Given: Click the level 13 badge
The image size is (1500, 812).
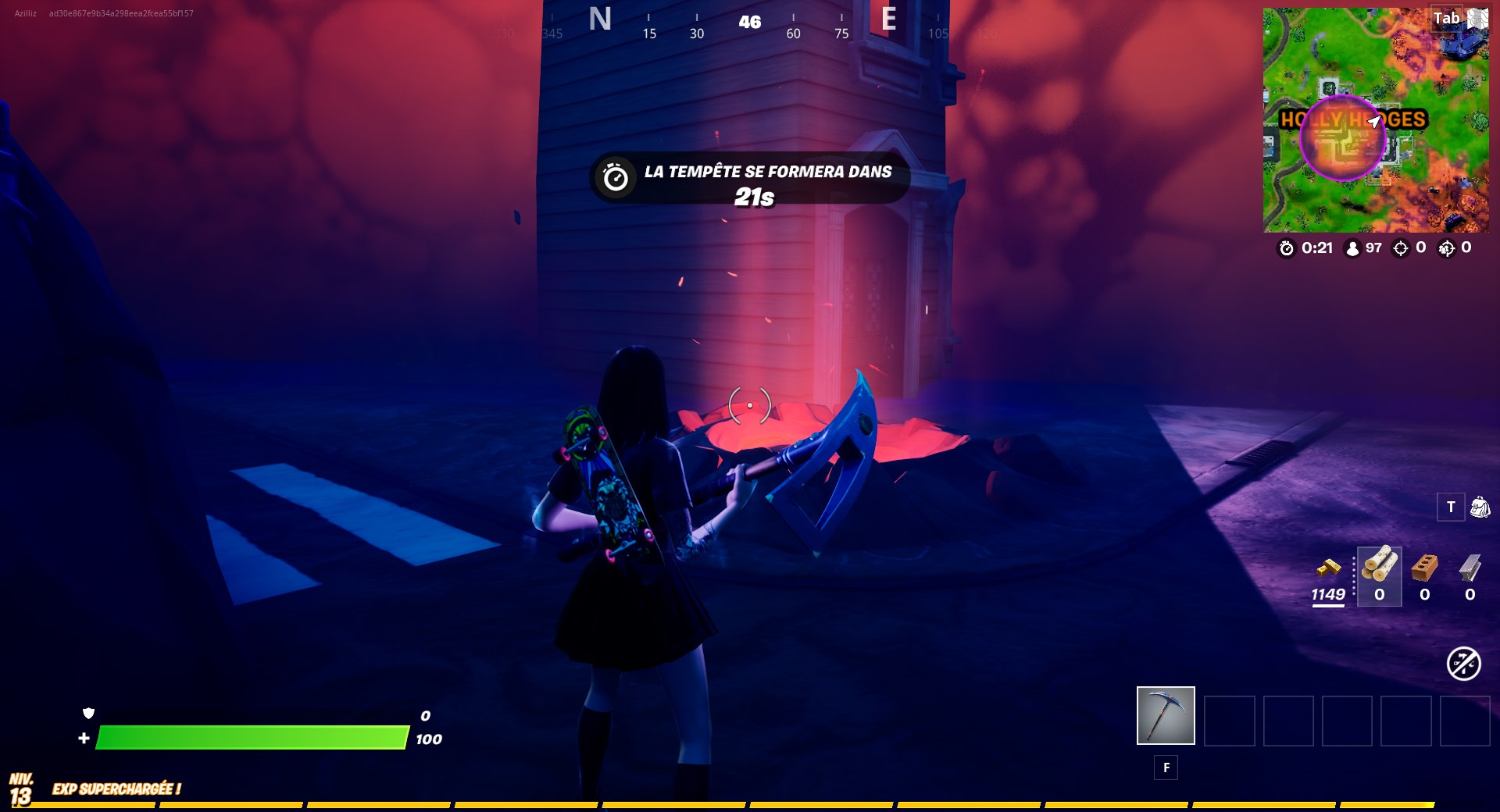Looking at the screenshot, I should (23, 785).
